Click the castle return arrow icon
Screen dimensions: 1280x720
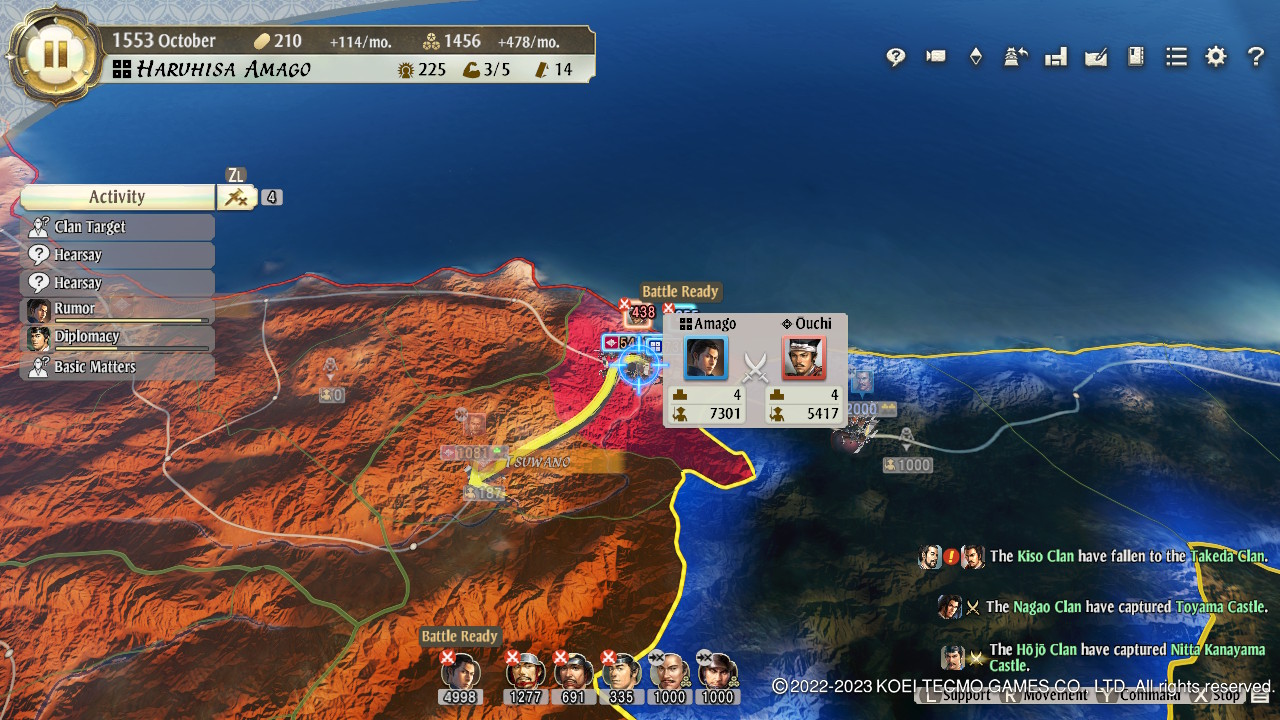(1016, 57)
